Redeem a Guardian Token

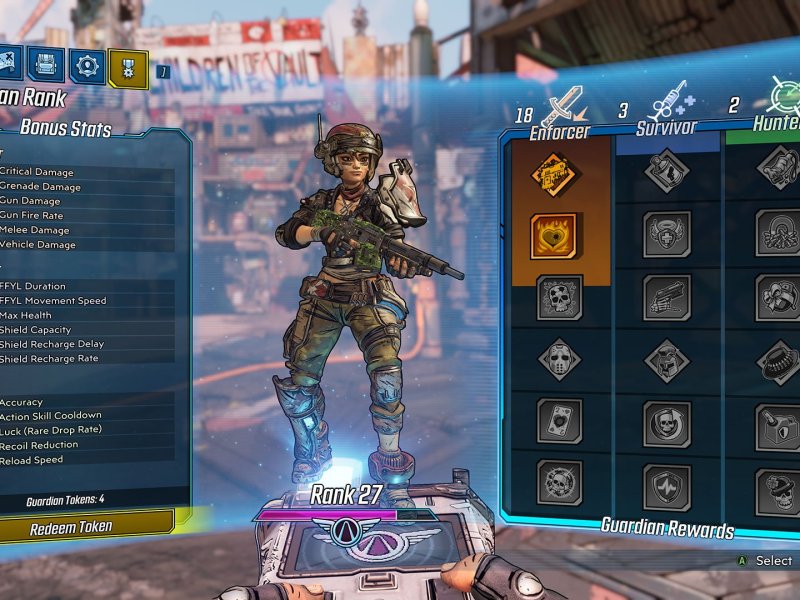click(x=85, y=526)
